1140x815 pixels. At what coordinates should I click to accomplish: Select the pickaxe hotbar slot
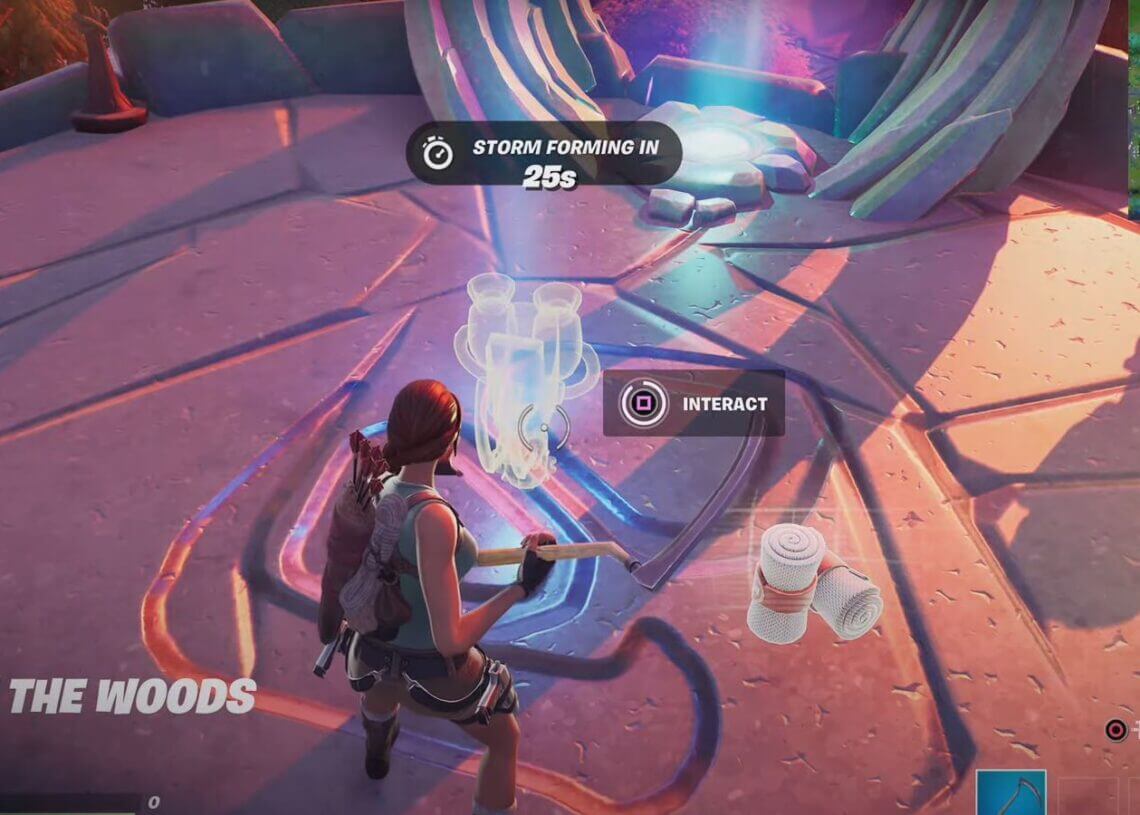[1011, 792]
